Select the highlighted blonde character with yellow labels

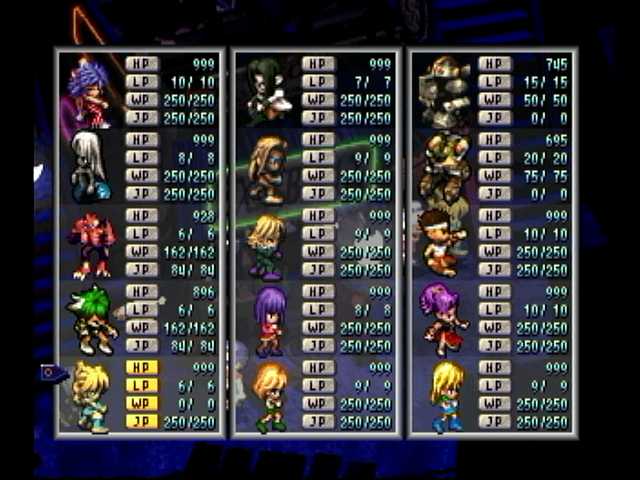click(x=91, y=396)
